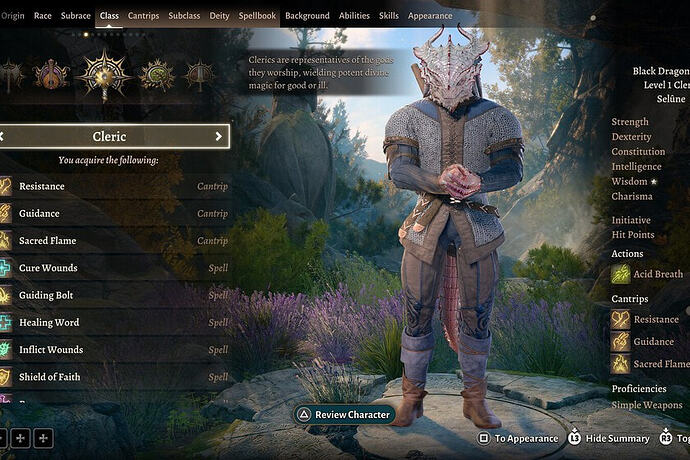
Task: Switch to the Race tab
Action: click(x=43, y=16)
